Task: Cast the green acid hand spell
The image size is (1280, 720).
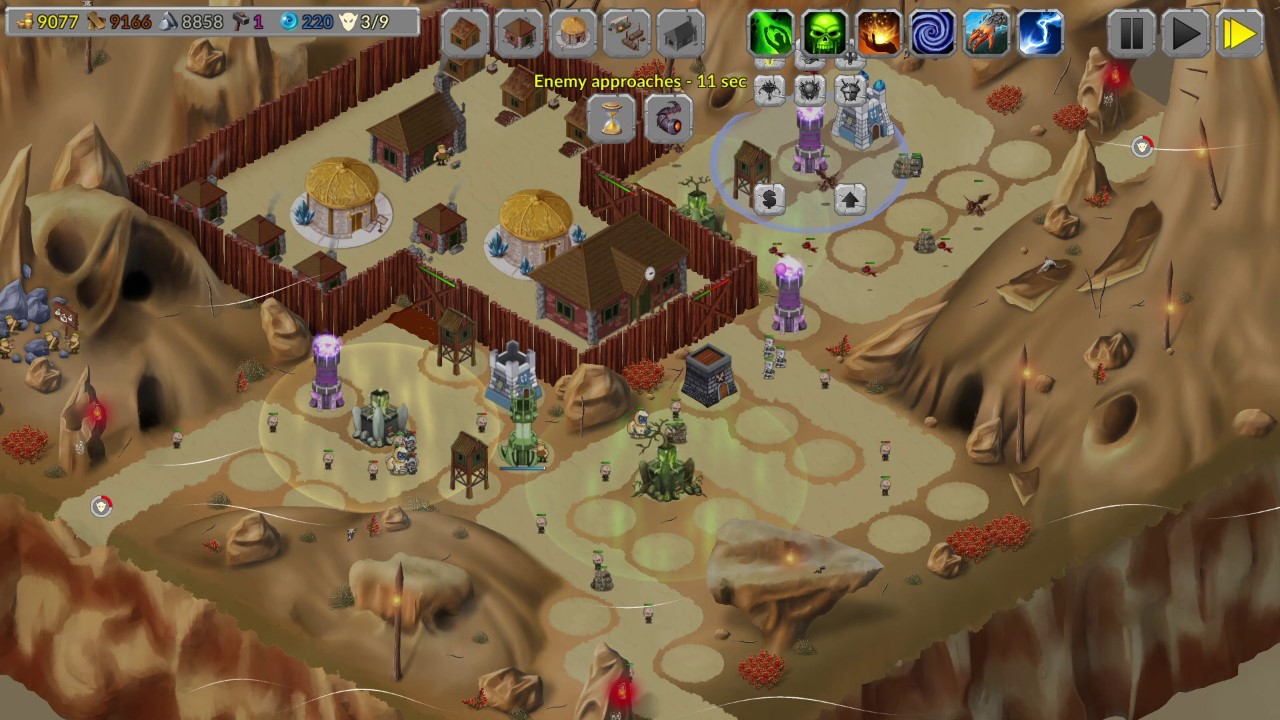Action: pyautogui.click(x=771, y=32)
